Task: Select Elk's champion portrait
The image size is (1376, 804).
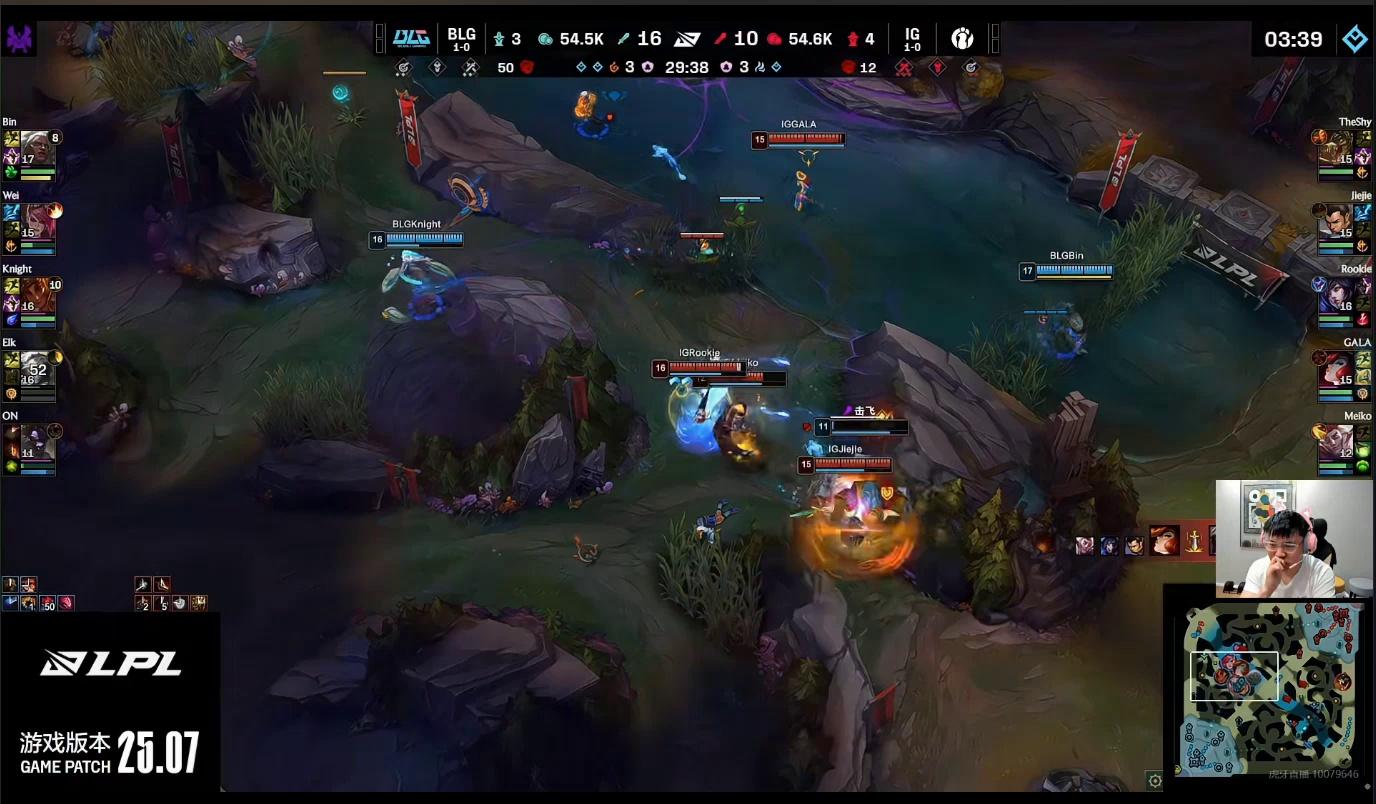Action: 37,367
